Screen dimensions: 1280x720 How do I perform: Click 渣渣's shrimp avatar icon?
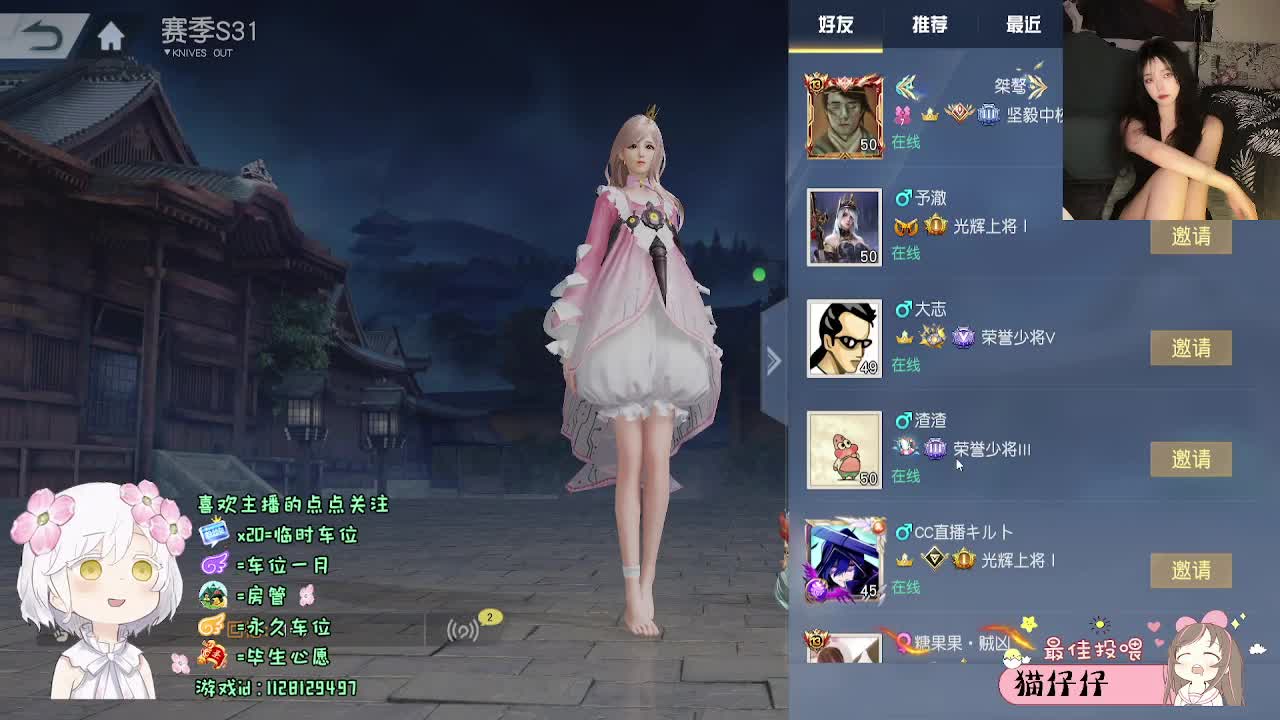(x=843, y=450)
